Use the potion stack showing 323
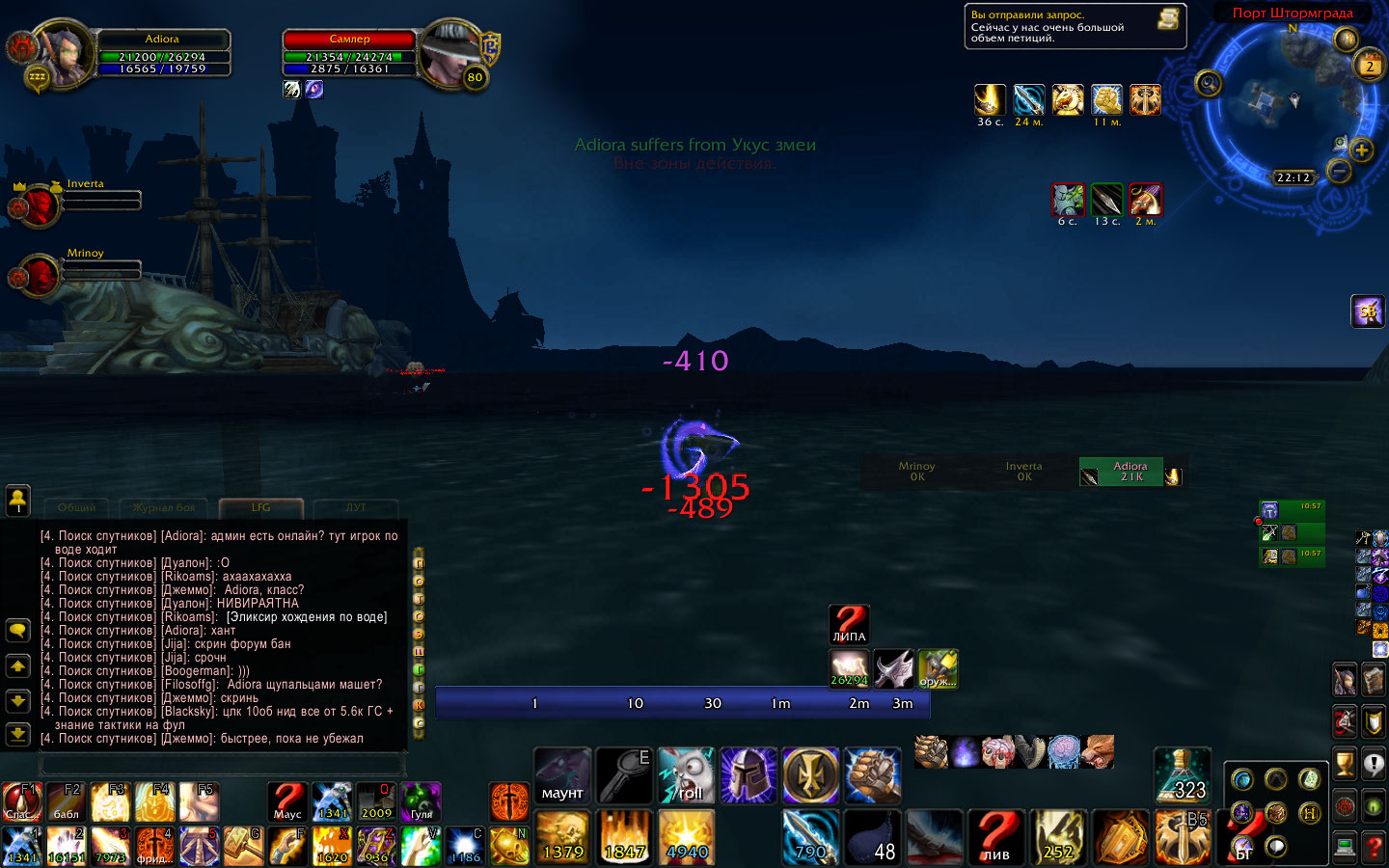Viewport: 1389px width, 868px height. pyautogui.click(x=1182, y=775)
